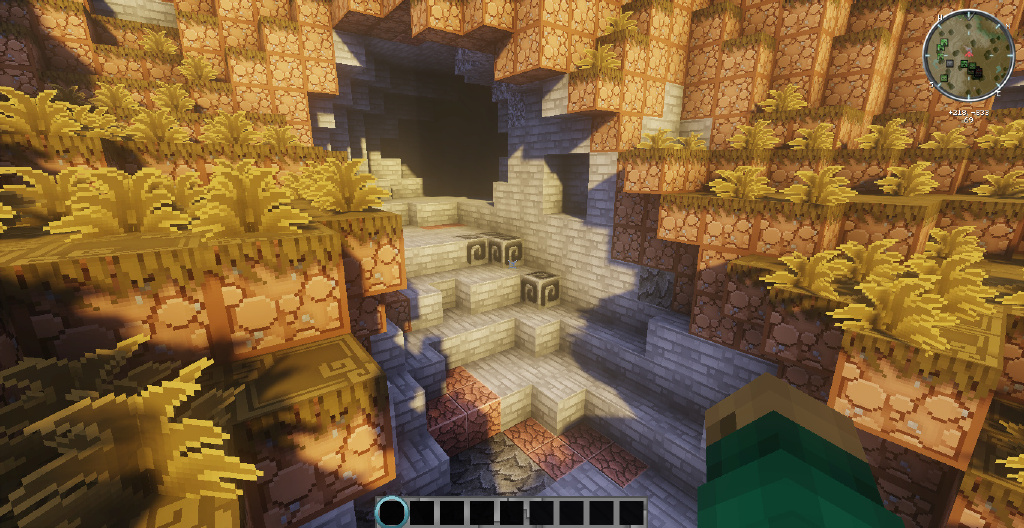Select the highlighted first hotbar slot
This screenshot has width=1024, height=528.
coord(393,513)
